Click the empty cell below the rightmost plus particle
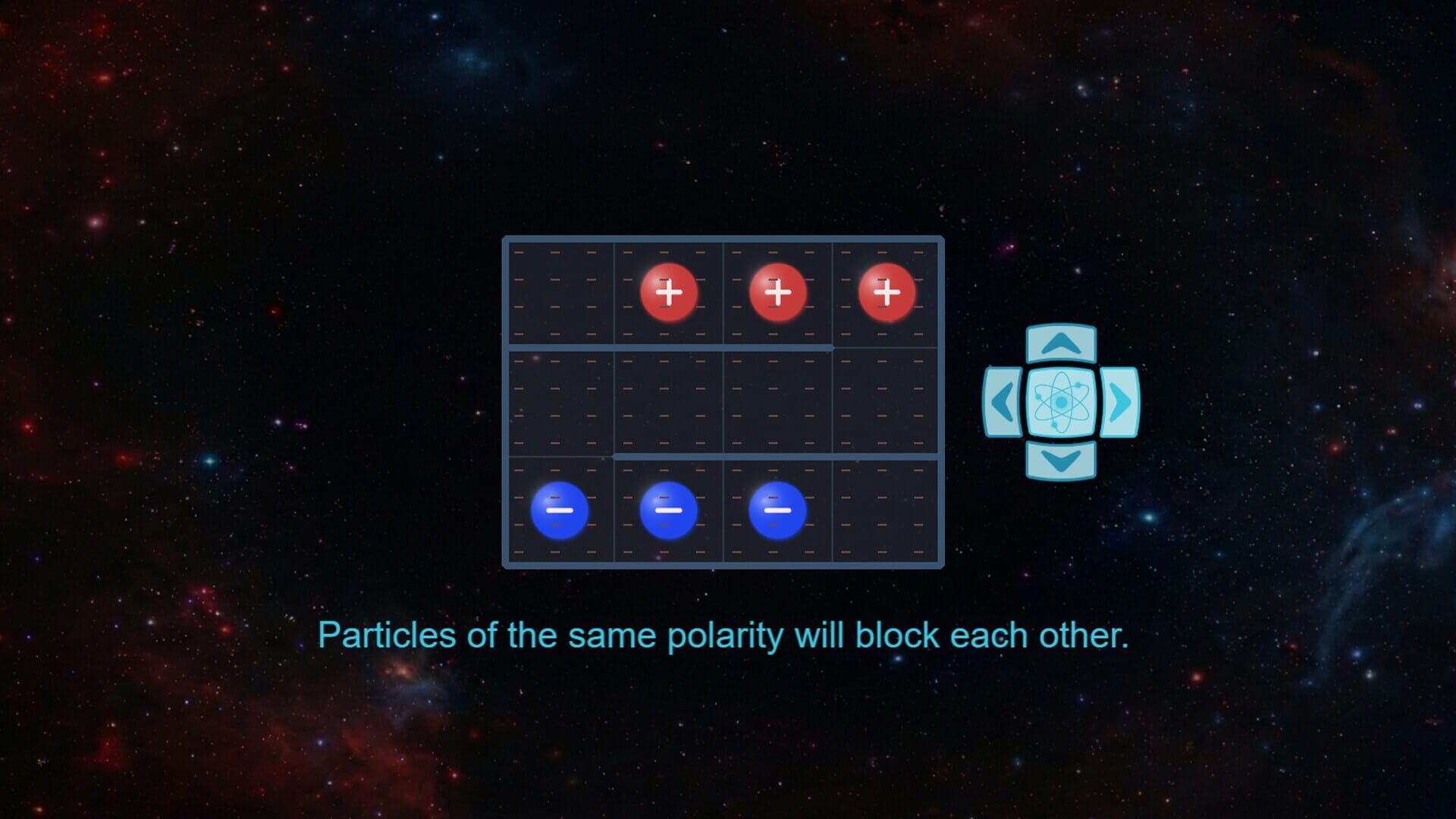1456x819 pixels. coord(886,402)
